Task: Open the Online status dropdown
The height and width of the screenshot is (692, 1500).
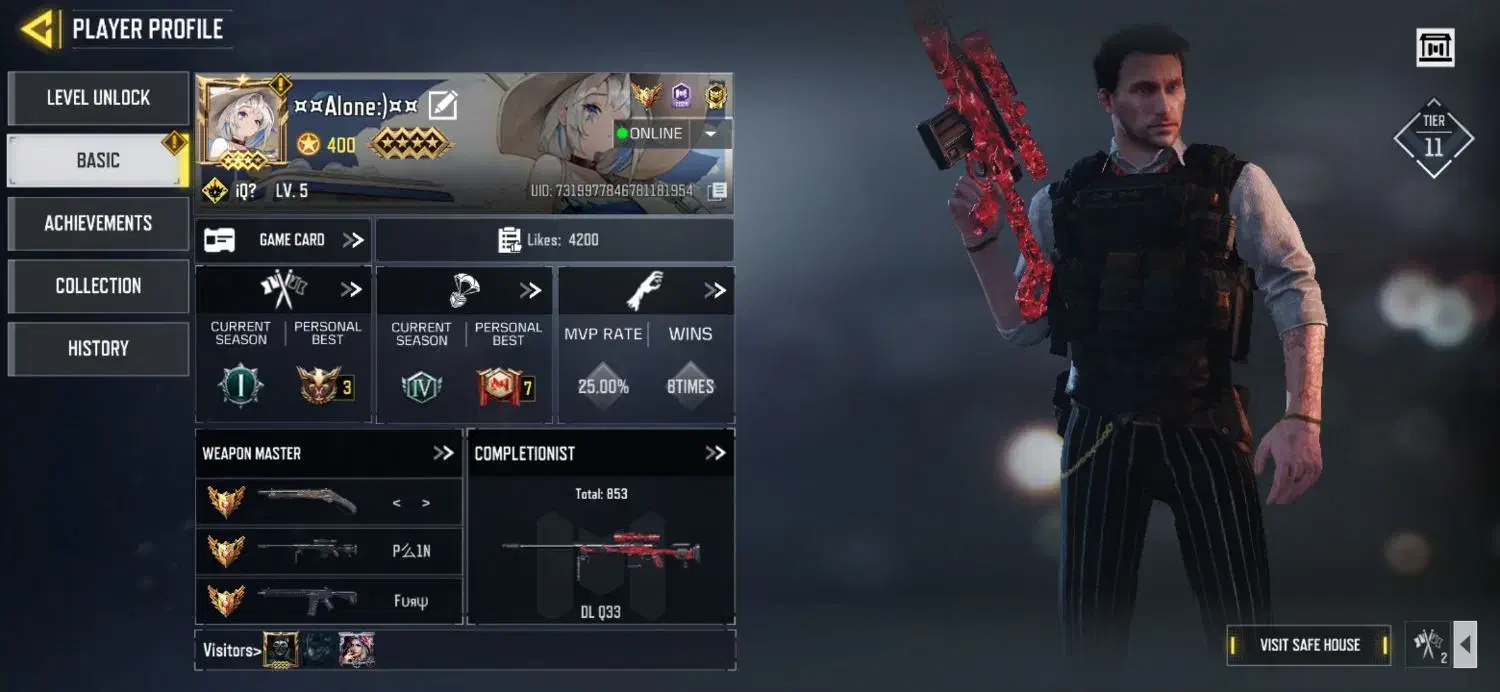Action: tap(710, 134)
